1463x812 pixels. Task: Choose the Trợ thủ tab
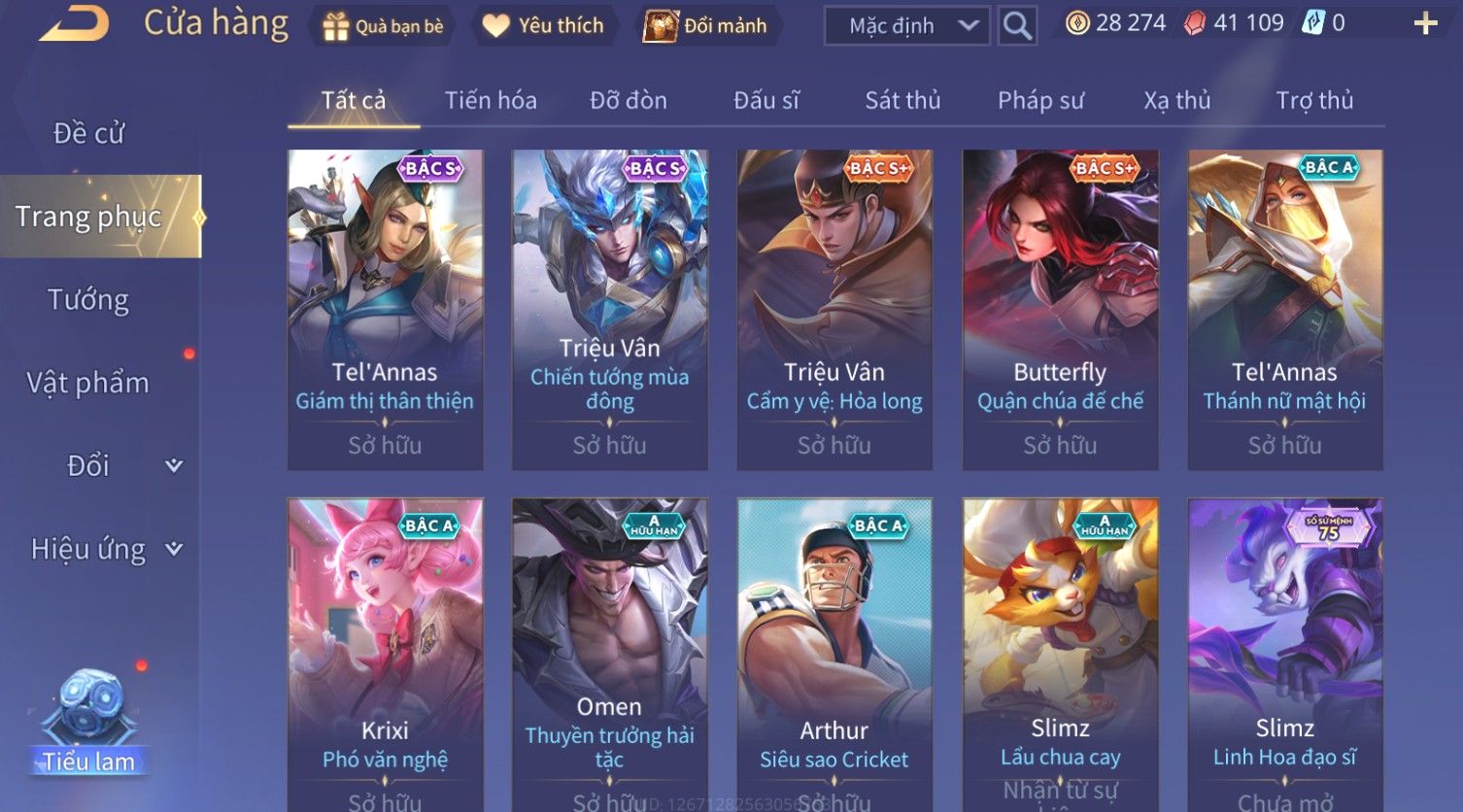(1314, 100)
